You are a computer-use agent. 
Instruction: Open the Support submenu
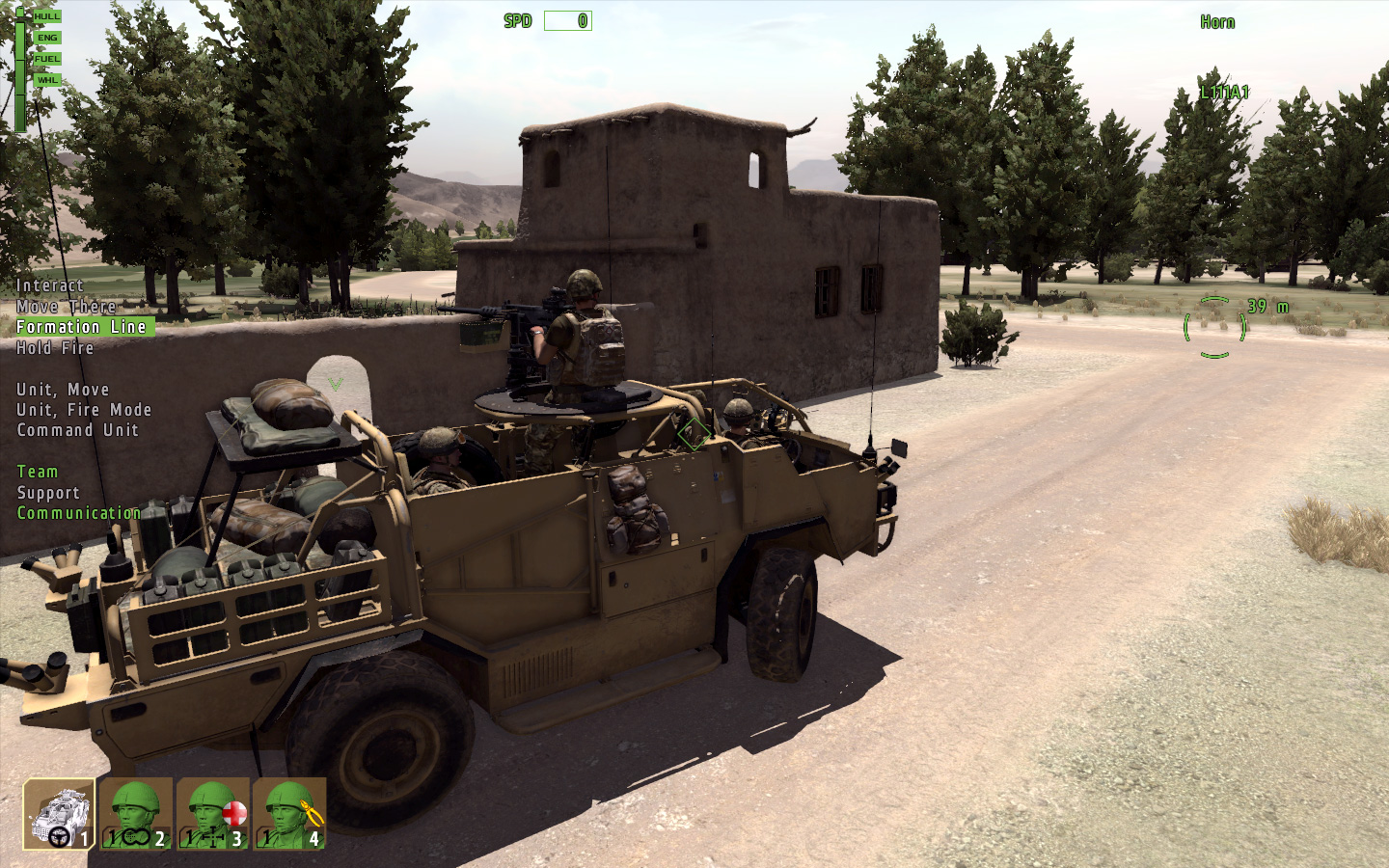[x=47, y=492]
